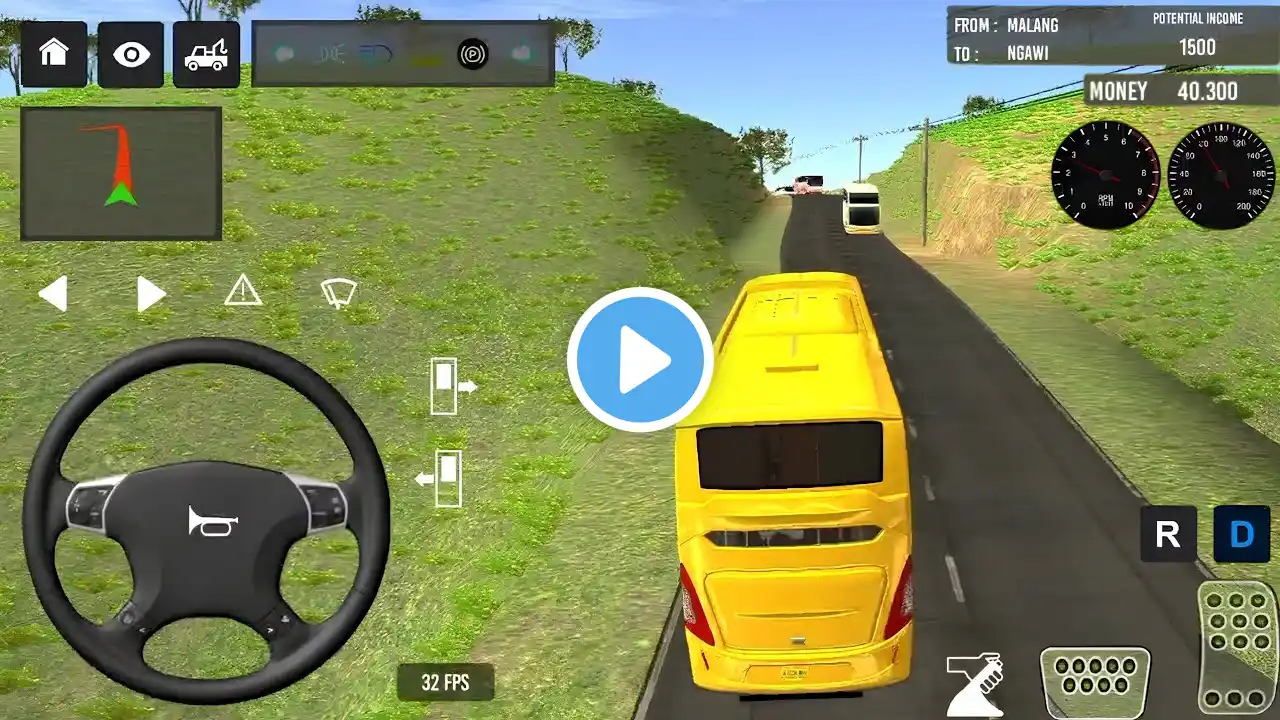Screen dimensions: 1280x720
Task: Change camera view with the eye button
Action: click(x=131, y=54)
